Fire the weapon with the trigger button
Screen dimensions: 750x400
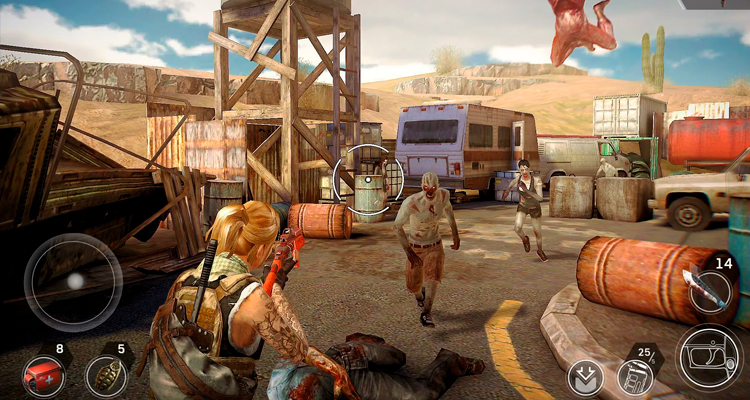(709, 359)
